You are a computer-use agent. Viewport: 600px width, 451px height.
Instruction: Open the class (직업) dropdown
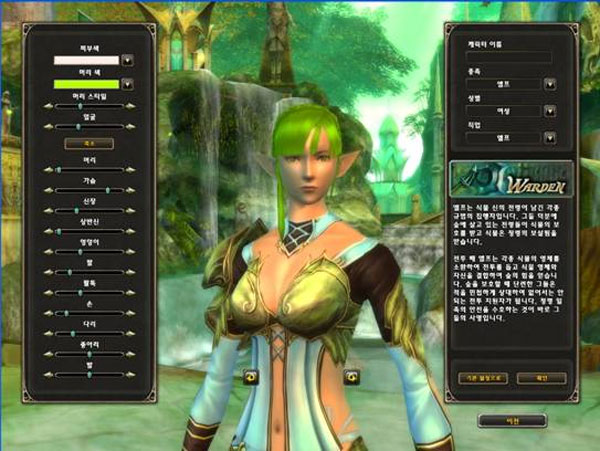[550, 139]
